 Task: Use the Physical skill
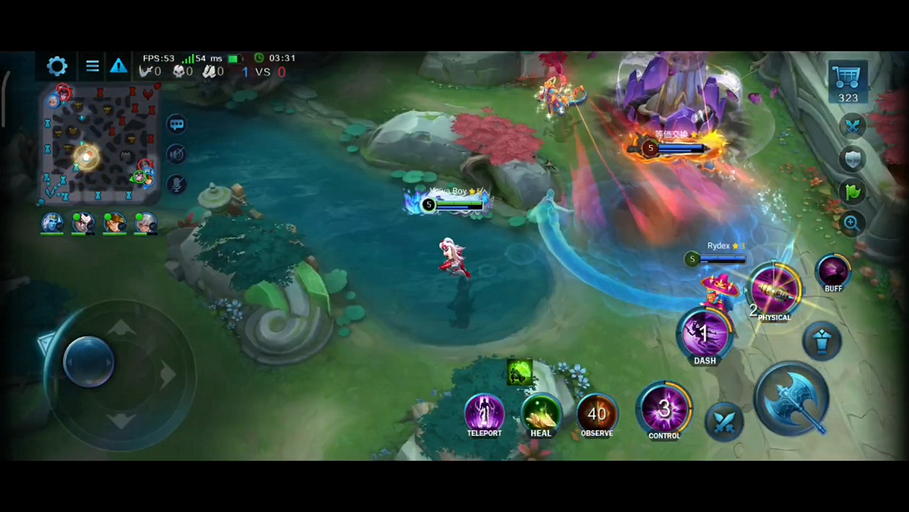coord(774,291)
